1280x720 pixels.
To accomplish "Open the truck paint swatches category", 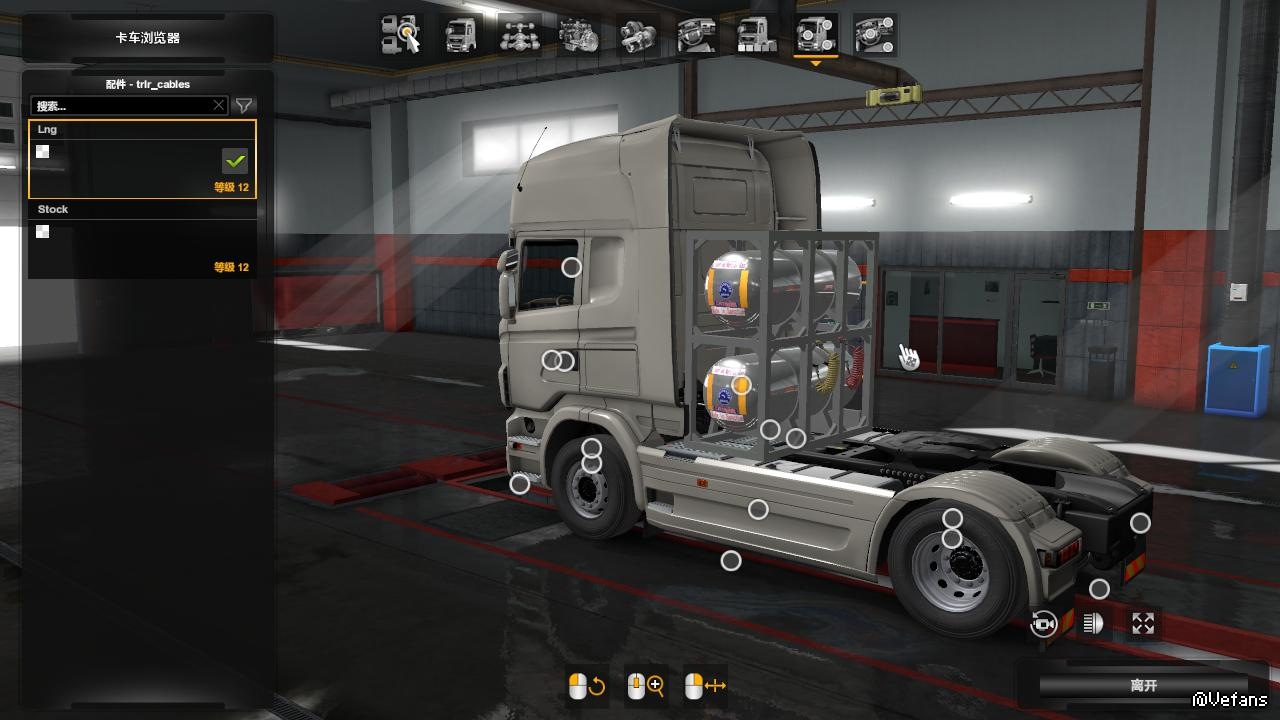I will pos(755,35).
